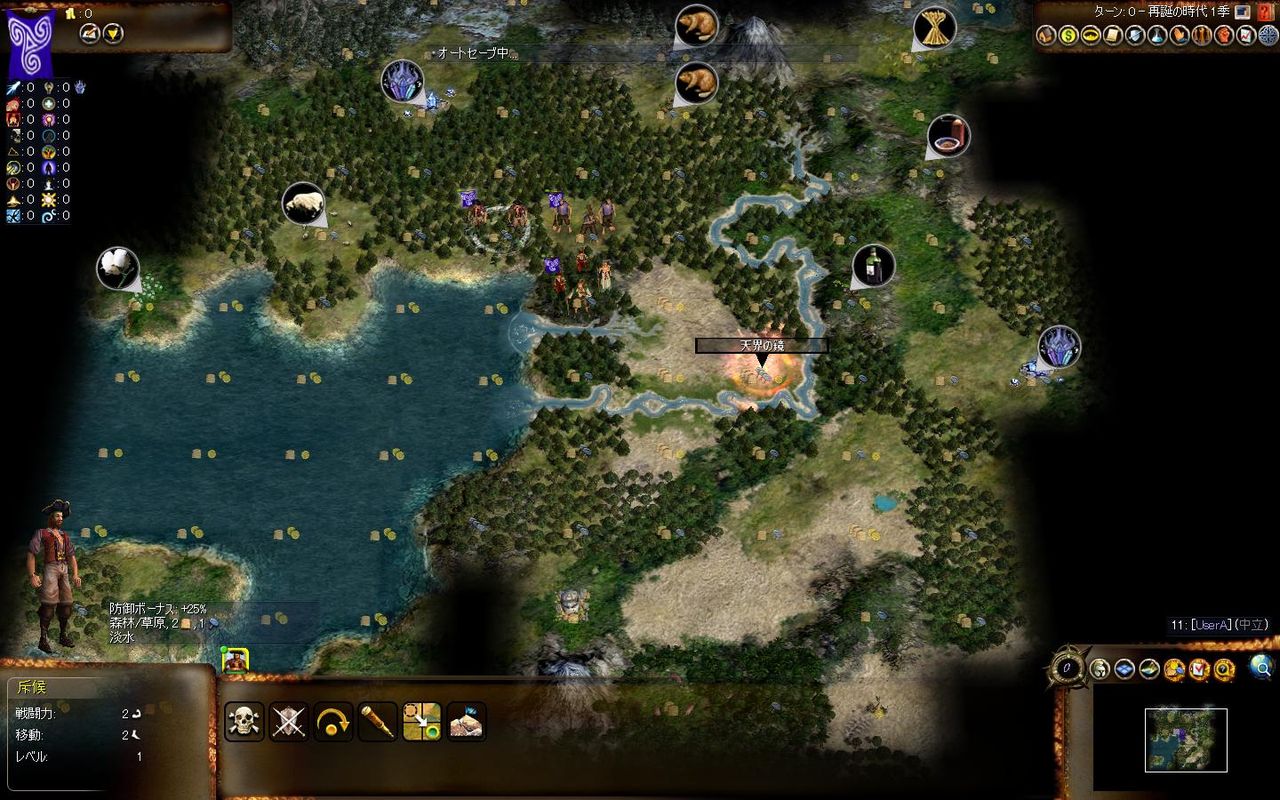Open the financial advisor (gold coin icon)
The image size is (1280, 800).
[1068, 35]
